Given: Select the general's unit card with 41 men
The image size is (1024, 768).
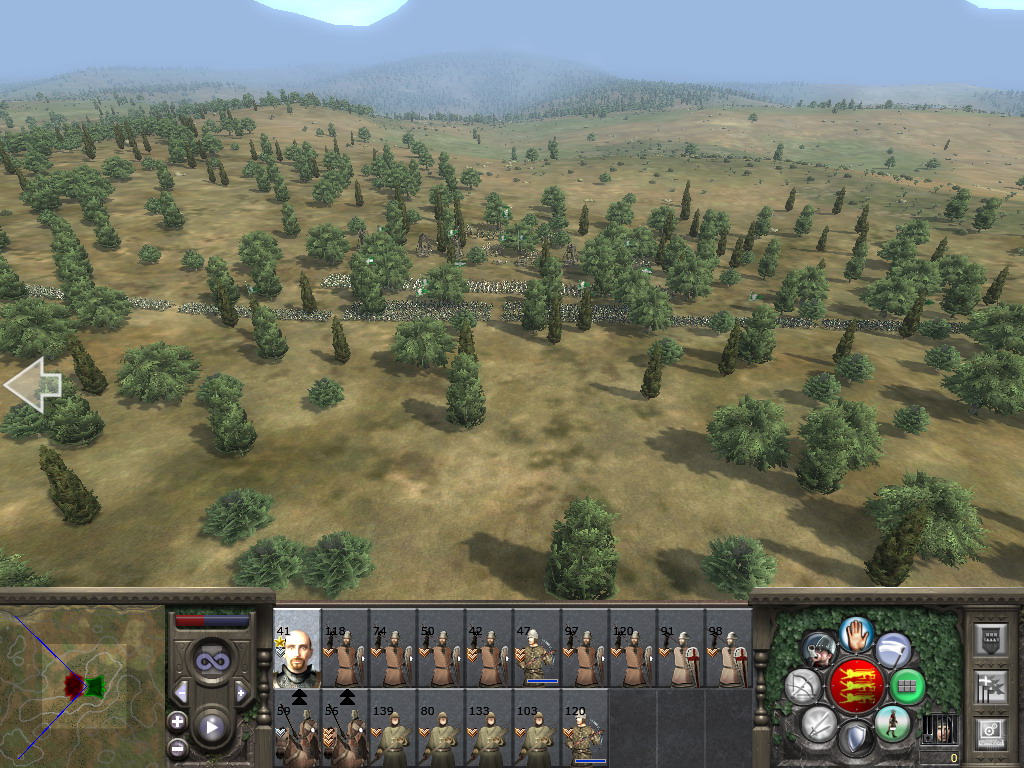Looking at the screenshot, I should pos(297,648).
